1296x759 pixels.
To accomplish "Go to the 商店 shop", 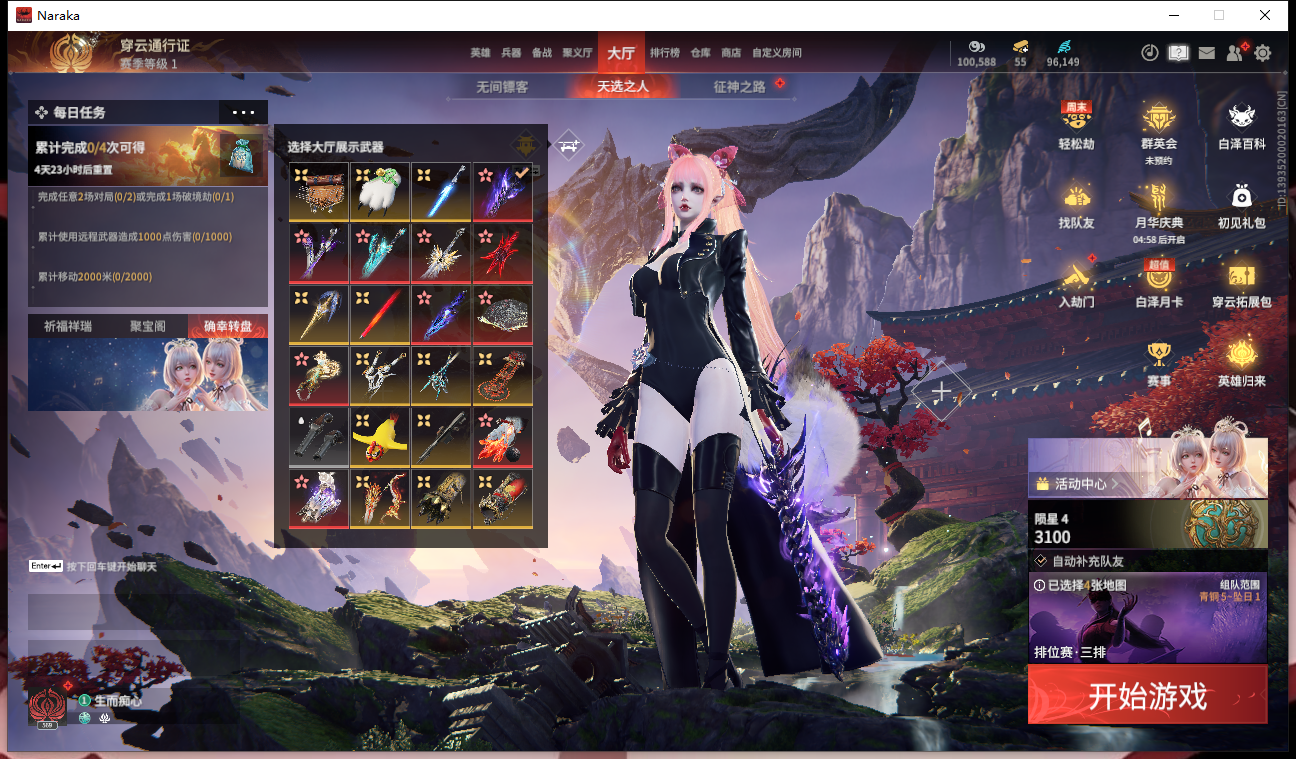I will 731,53.
